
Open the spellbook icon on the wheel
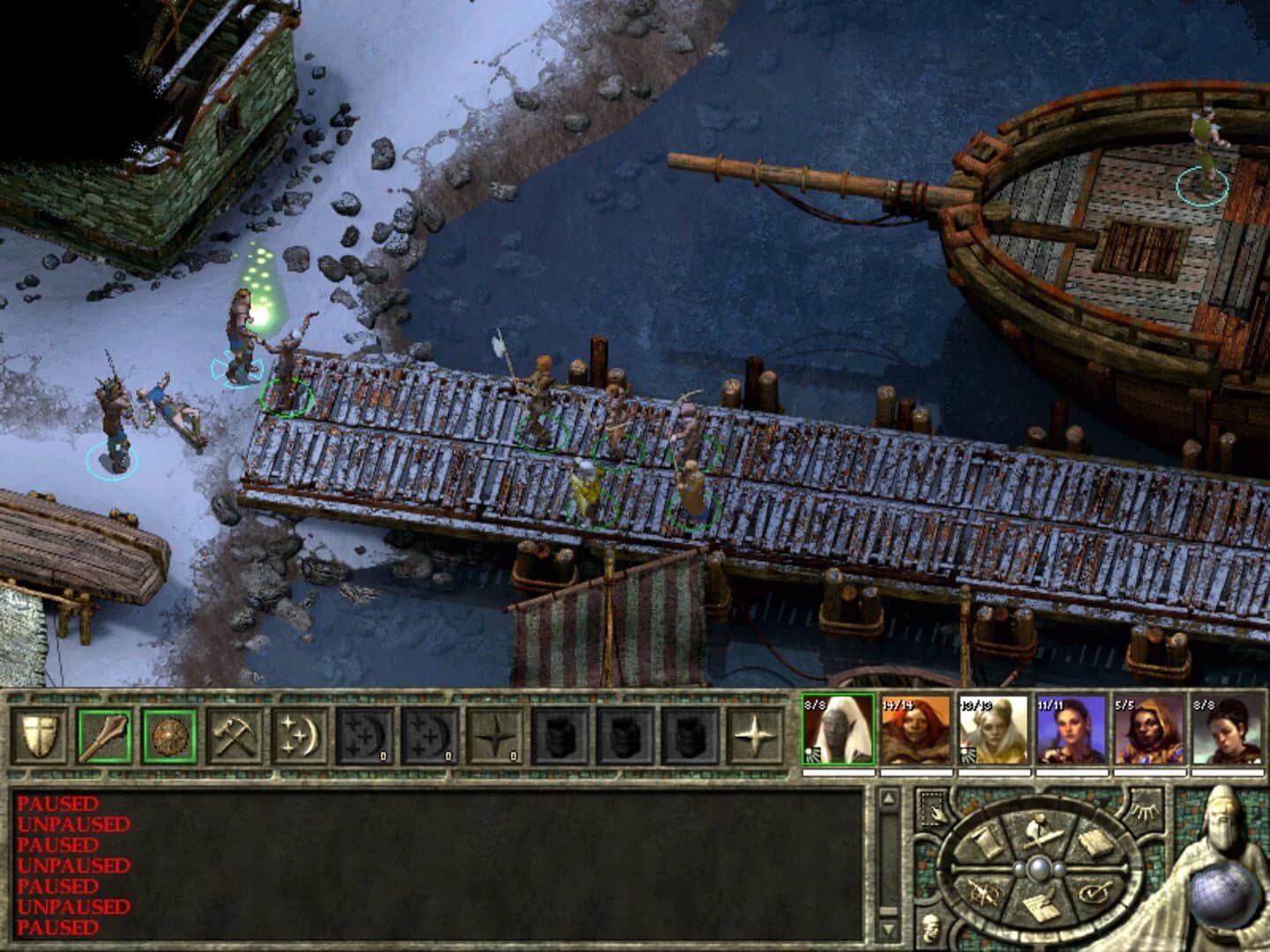click(x=1095, y=841)
